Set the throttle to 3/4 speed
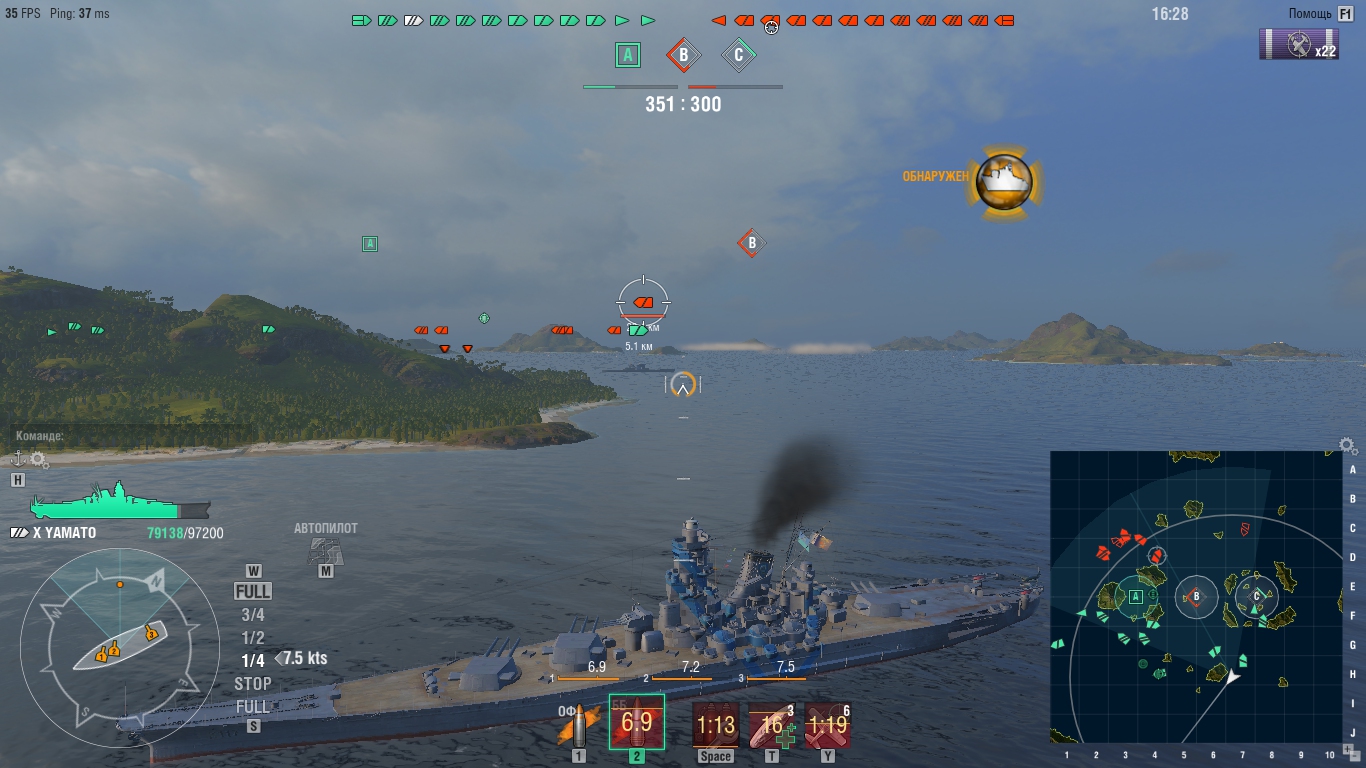 point(253,615)
